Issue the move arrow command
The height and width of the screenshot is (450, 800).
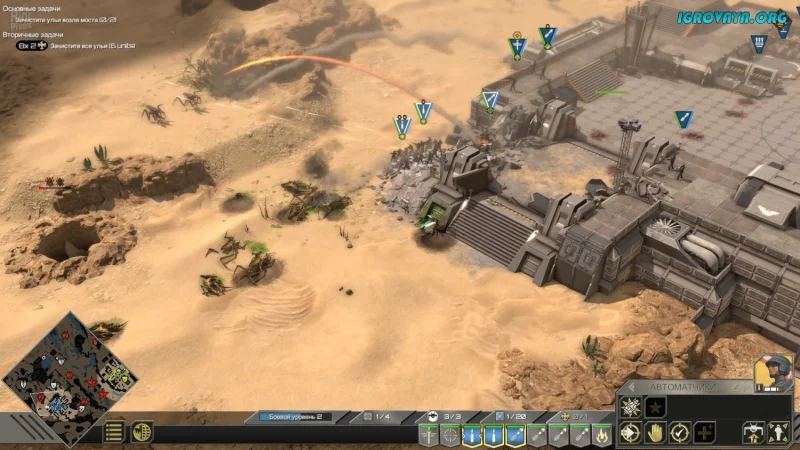(630, 433)
